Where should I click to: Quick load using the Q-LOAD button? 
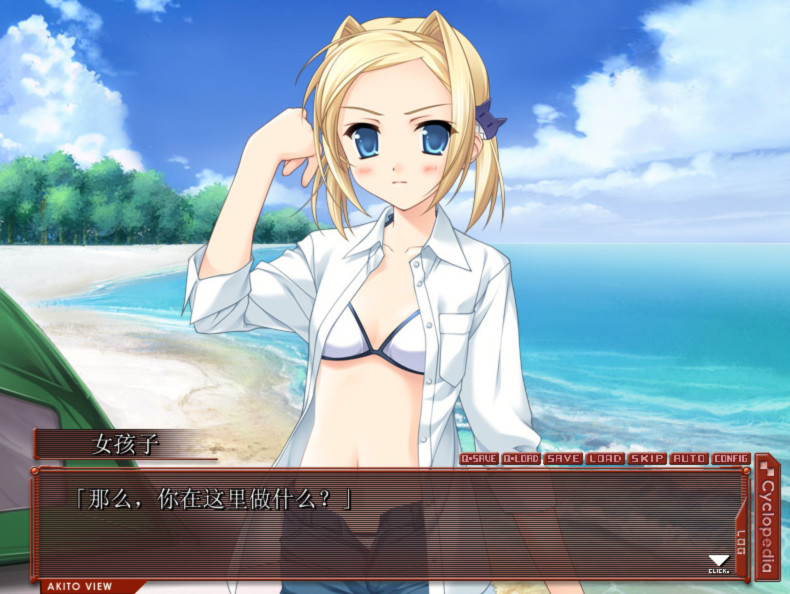pos(521,459)
